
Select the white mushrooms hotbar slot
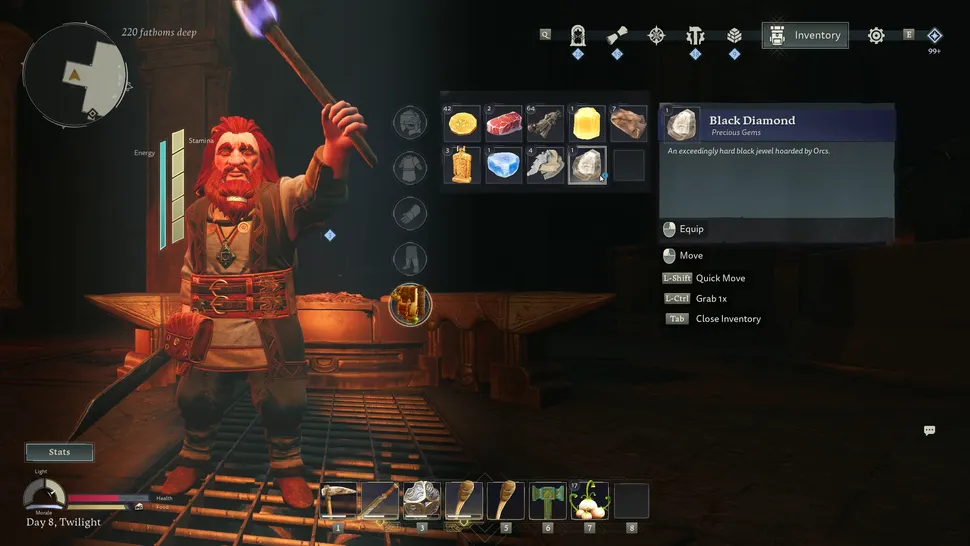click(589, 500)
